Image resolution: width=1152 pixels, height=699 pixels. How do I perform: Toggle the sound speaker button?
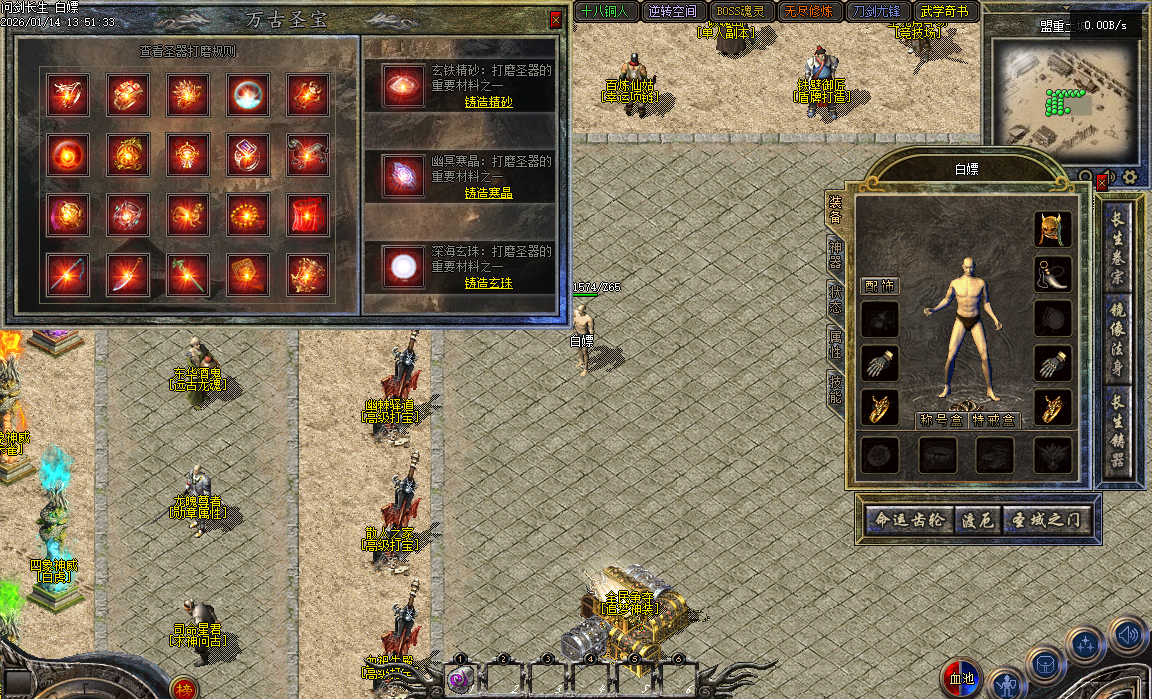1128,635
